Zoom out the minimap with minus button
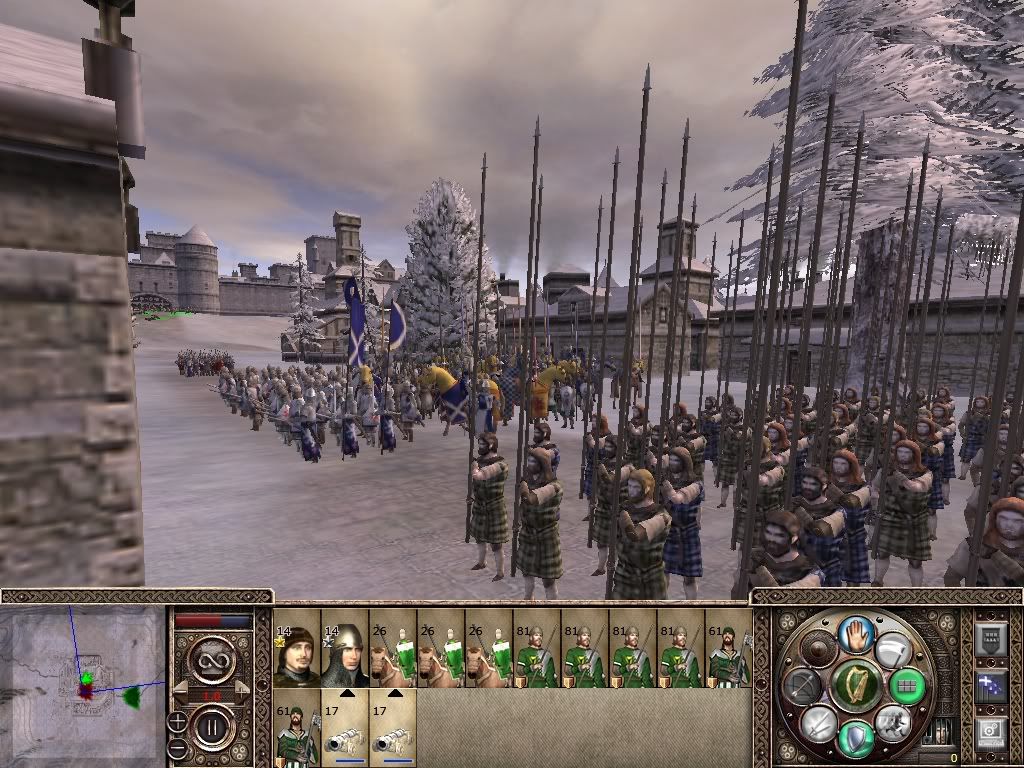Viewport: 1024px width, 768px height. (x=177, y=748)
